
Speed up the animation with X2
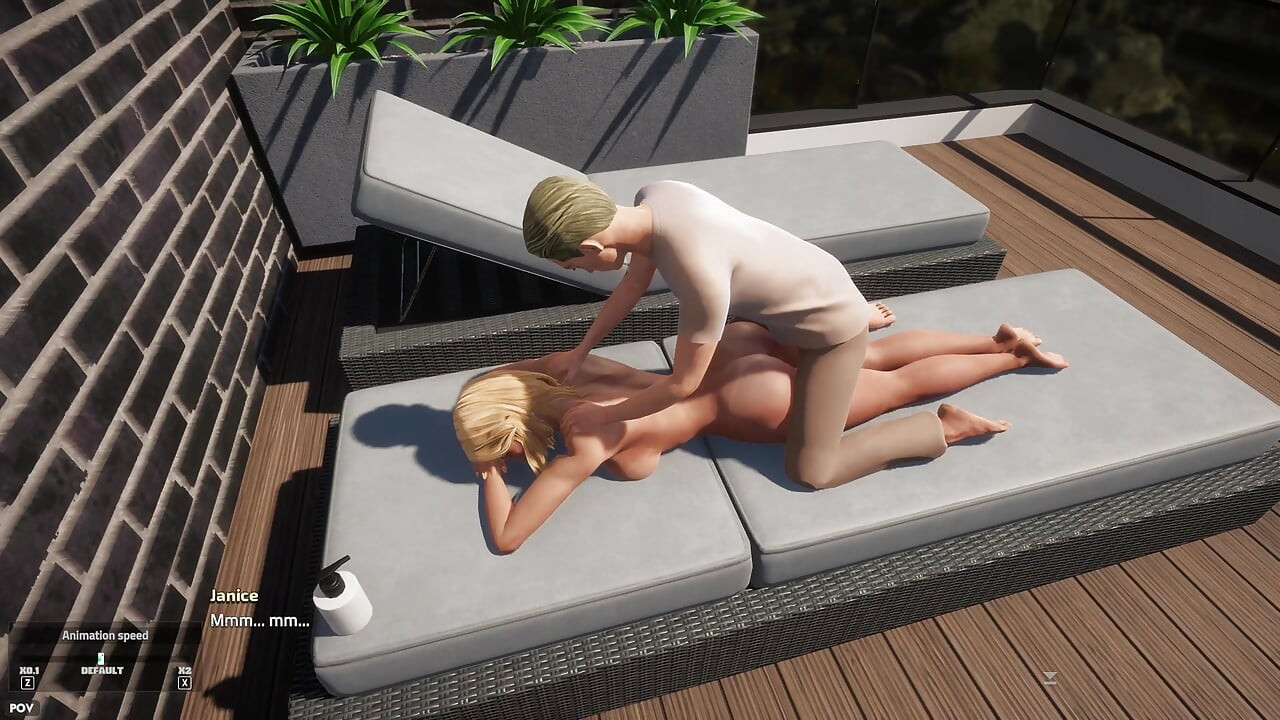point(183,669)
